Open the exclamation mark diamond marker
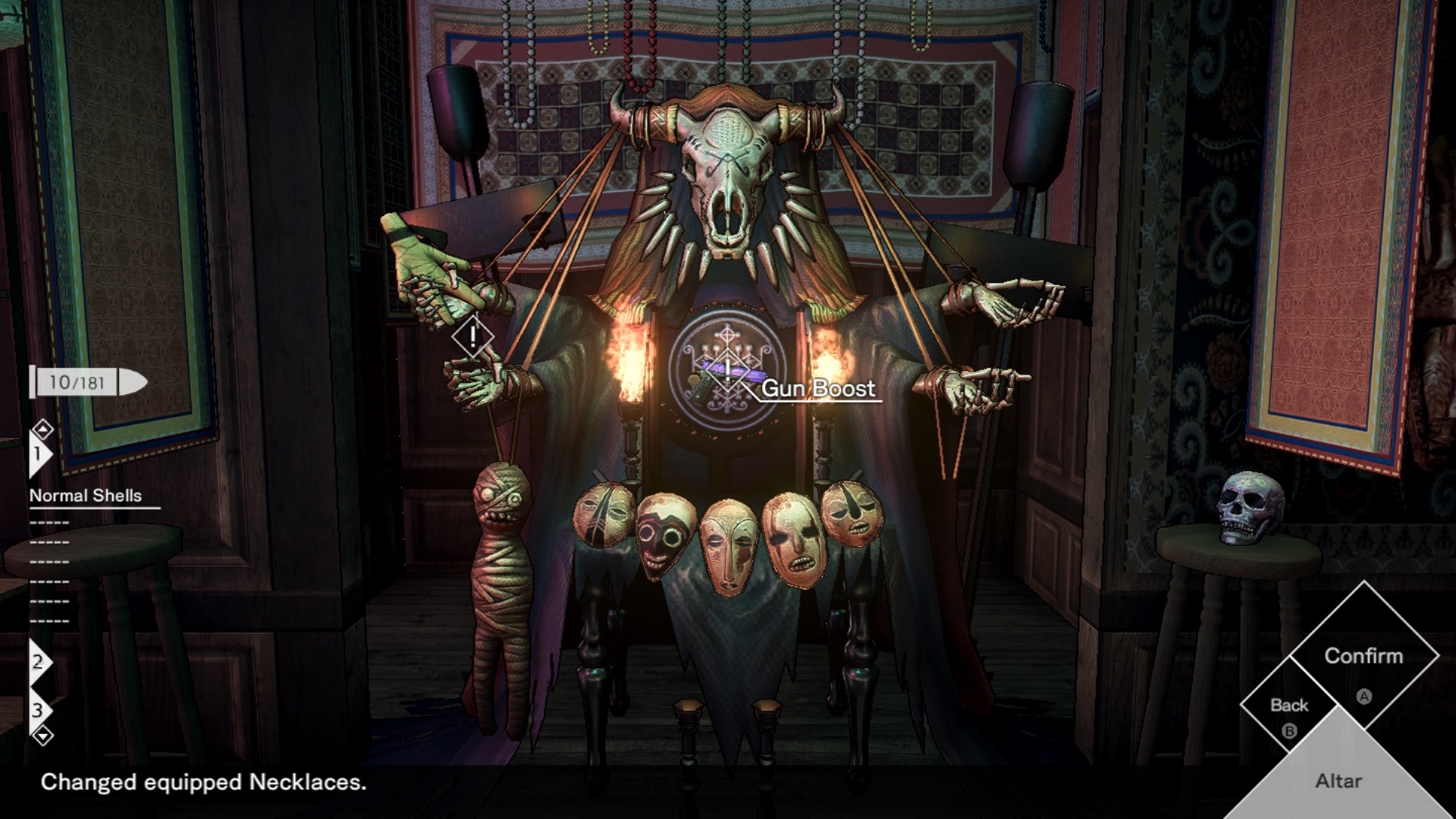 (x=472, y=336)
